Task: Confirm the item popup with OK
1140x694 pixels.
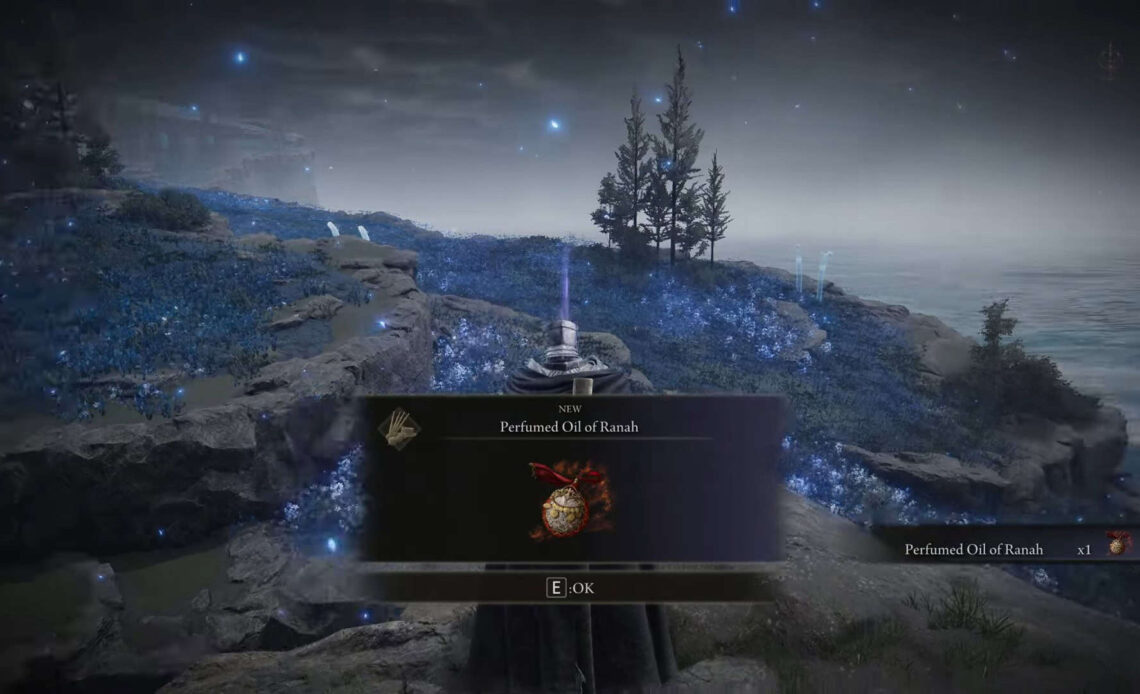Action: click(570, 588)
